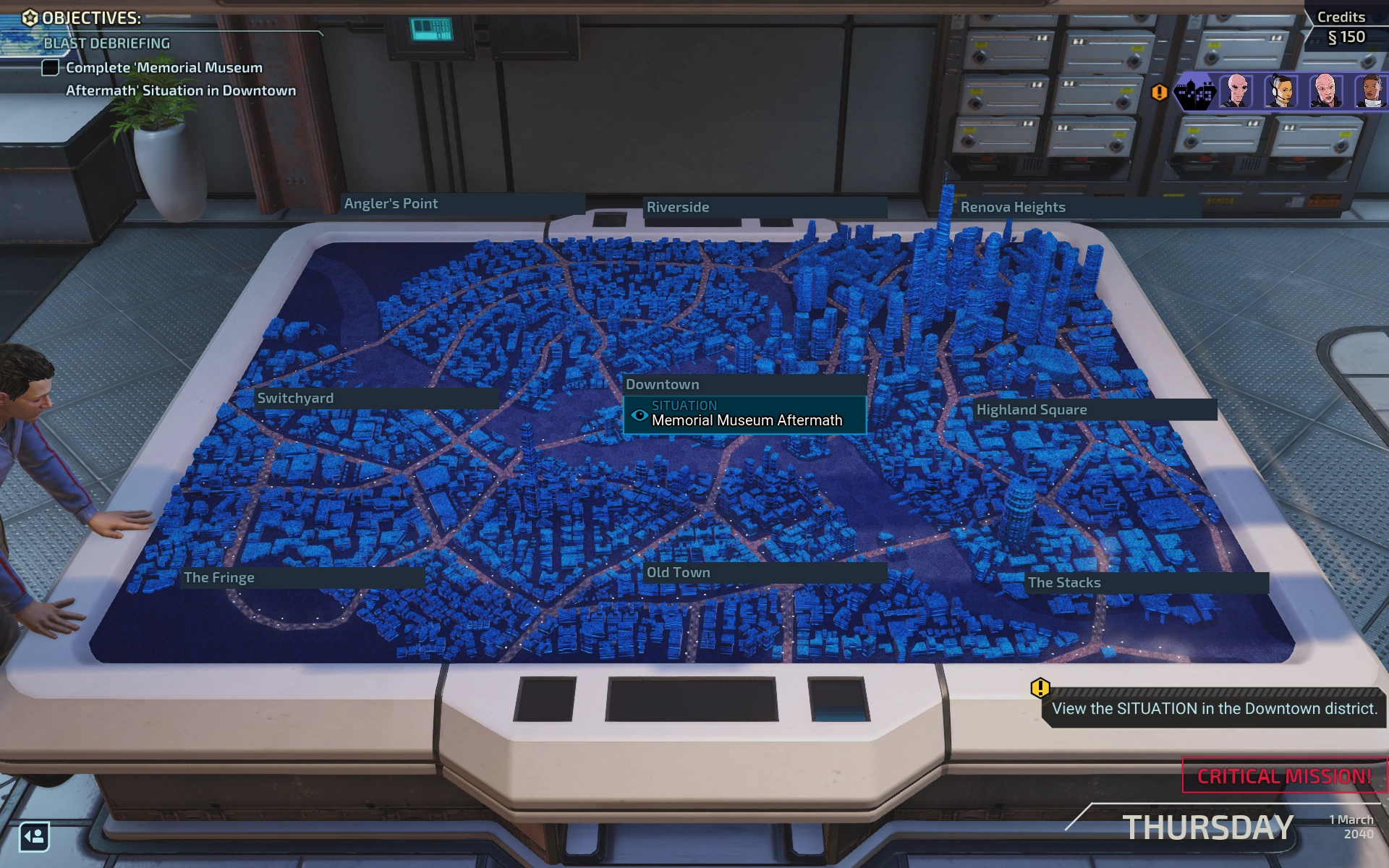This screenshot has height=868, width=1389.
Task: Select the pink alien agent portrait
Action: tap(1237, 92)
